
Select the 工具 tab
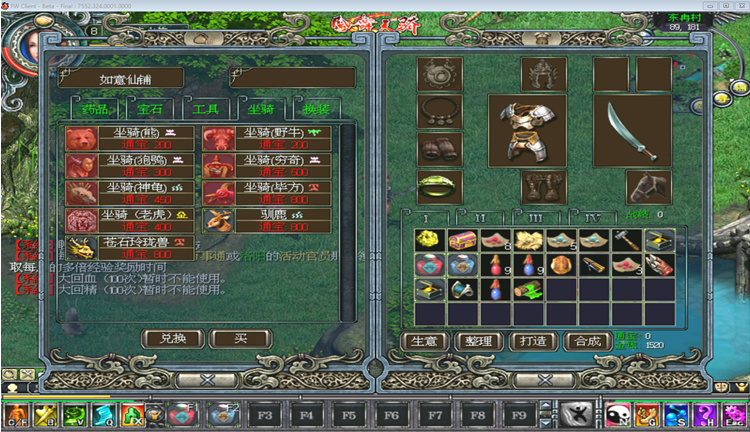(206, 109)
